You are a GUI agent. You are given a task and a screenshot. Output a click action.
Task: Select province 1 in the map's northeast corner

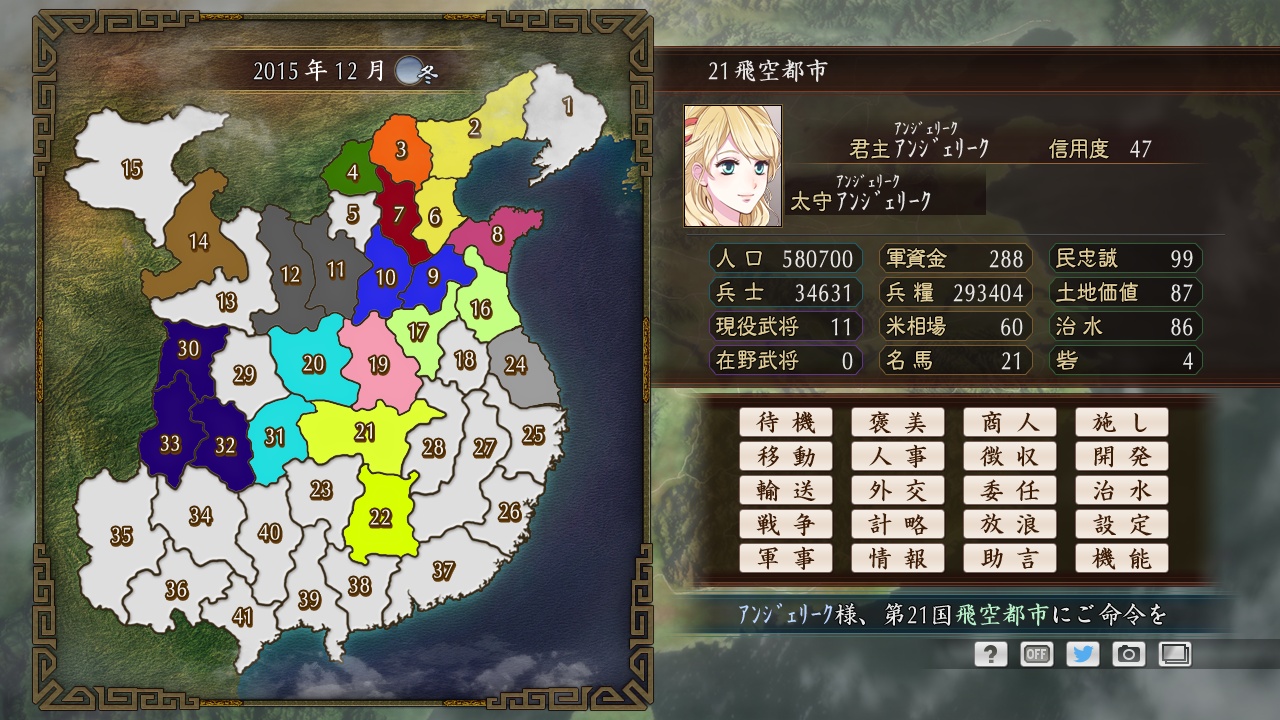pyautogui.click(x=568, y=105)
